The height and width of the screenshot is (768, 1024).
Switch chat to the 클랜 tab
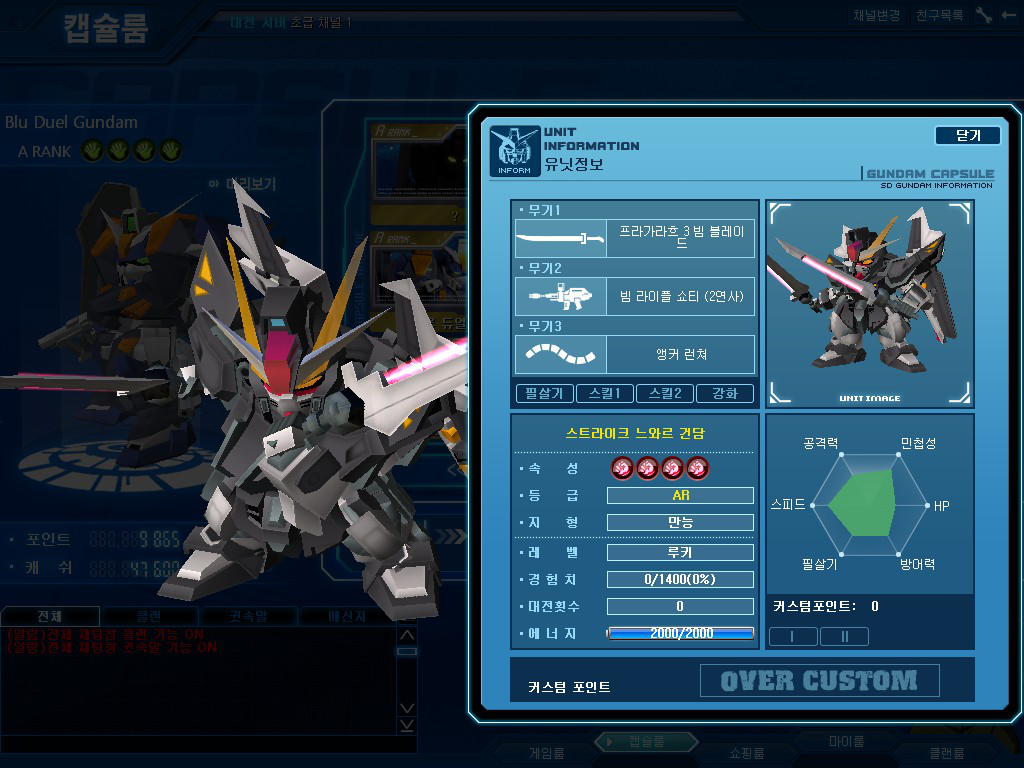pyautogui.click(x=148, y=616)
